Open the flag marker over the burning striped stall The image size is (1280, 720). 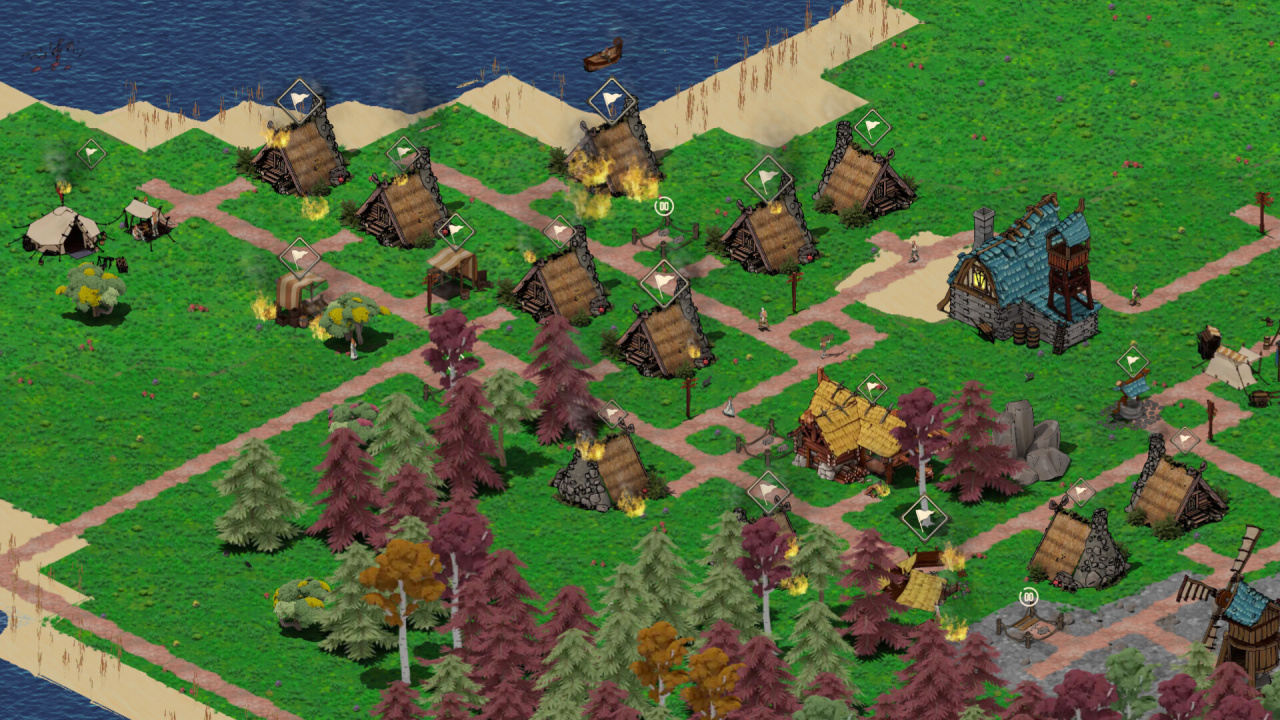pyautogui.click(x=299, y=256)
